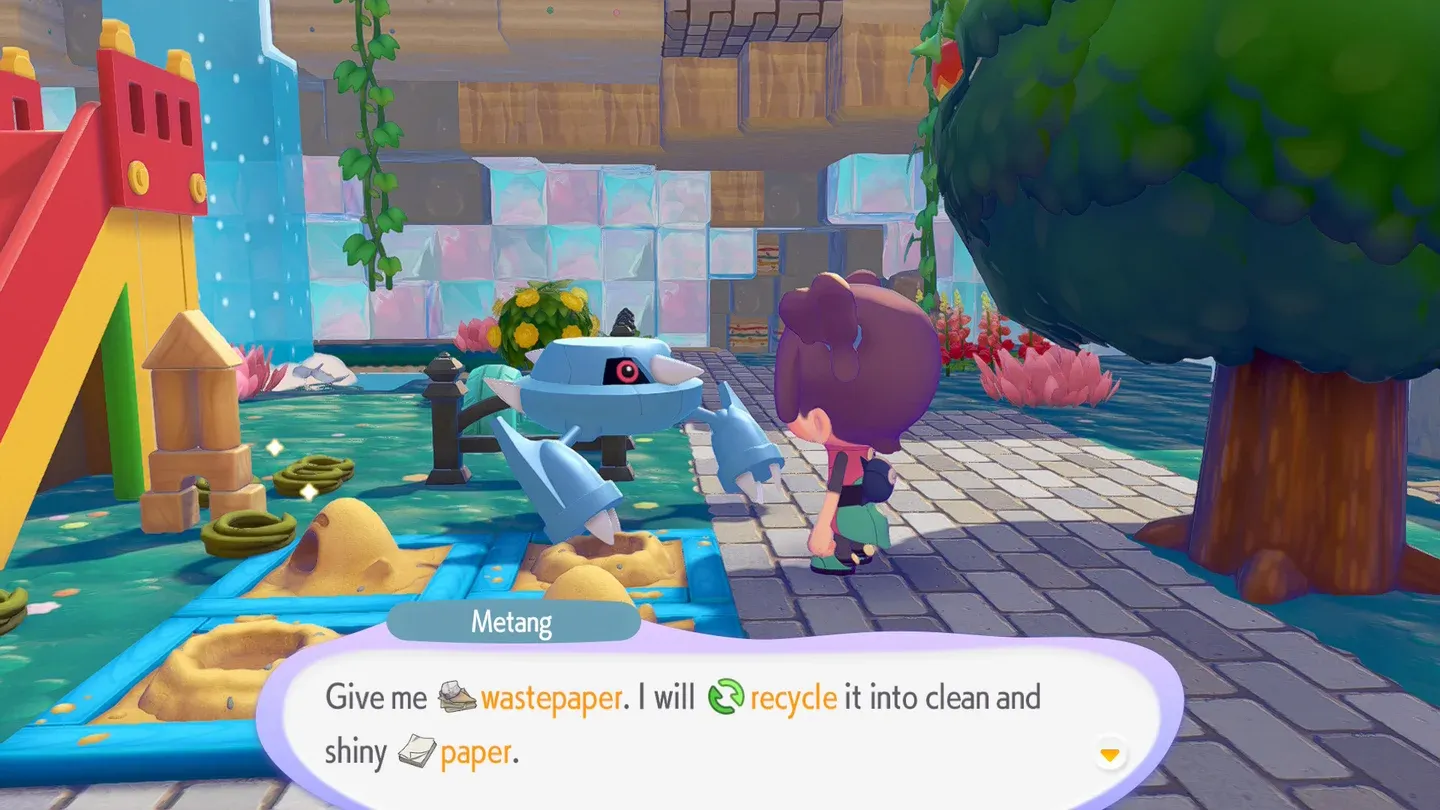Viewport: 1440px width, 810px height.
Task: Open the orange recycle link
Action: point(793,696)
